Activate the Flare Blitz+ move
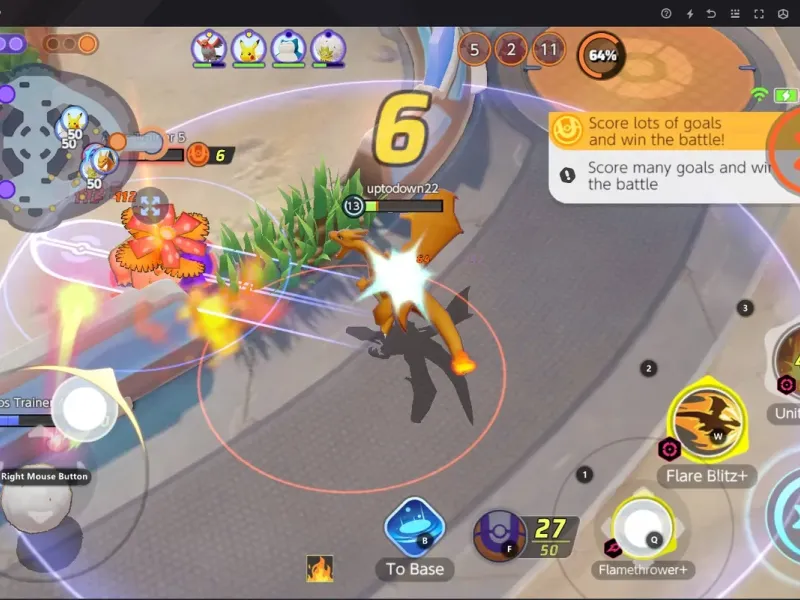The width and height of the screenshot is (800, 600). click(x=706, y=419)
